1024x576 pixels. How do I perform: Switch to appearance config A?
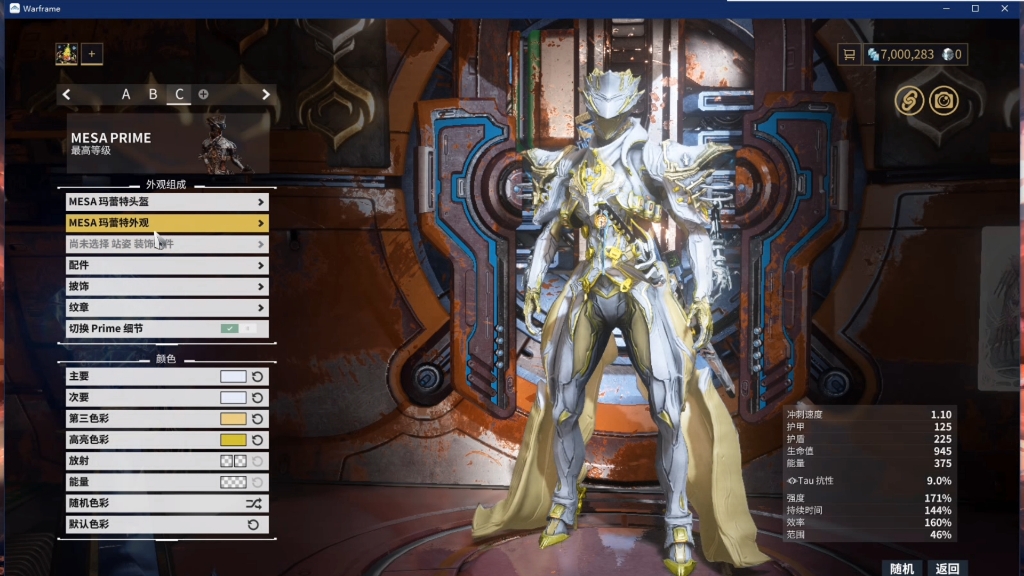point(126,95)
